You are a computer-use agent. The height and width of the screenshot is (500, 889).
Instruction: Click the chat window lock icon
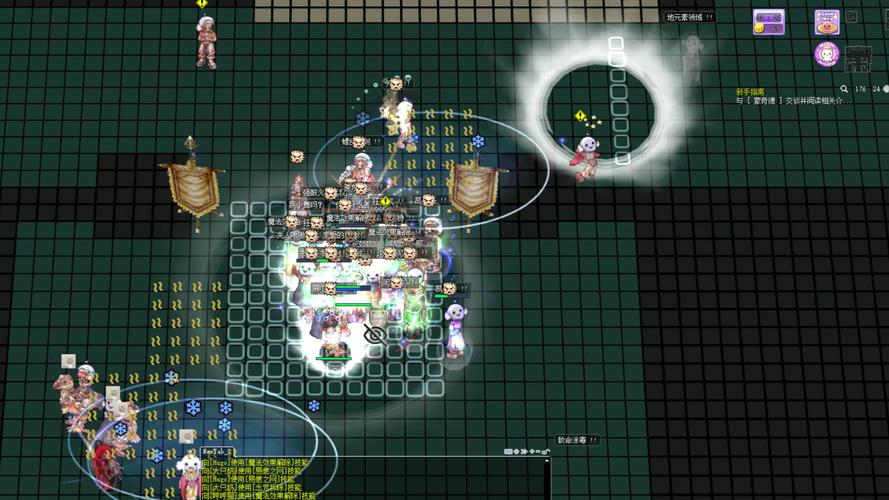click(x=546, y=452)
